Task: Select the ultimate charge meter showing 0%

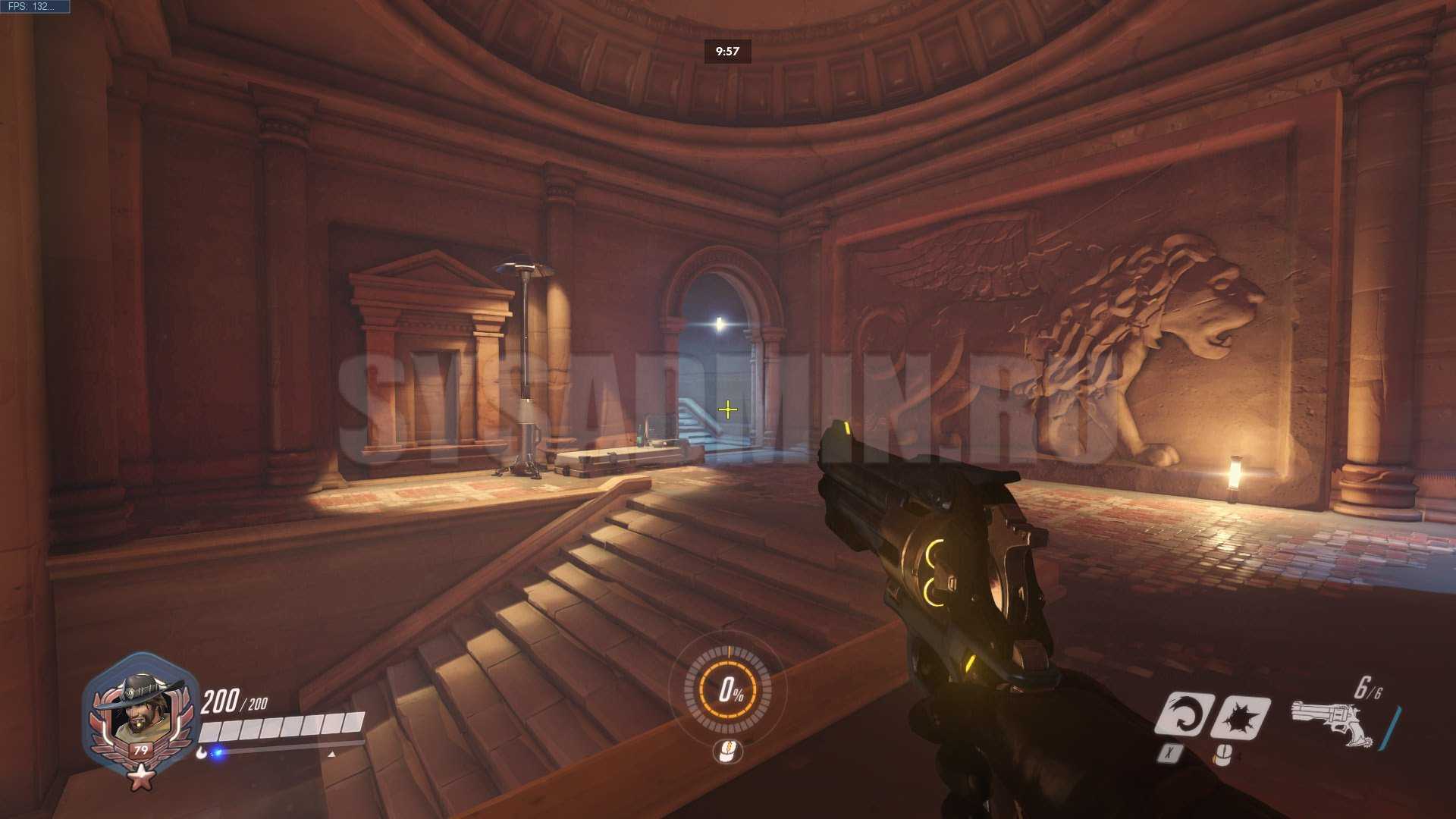Action: (728, 689)
